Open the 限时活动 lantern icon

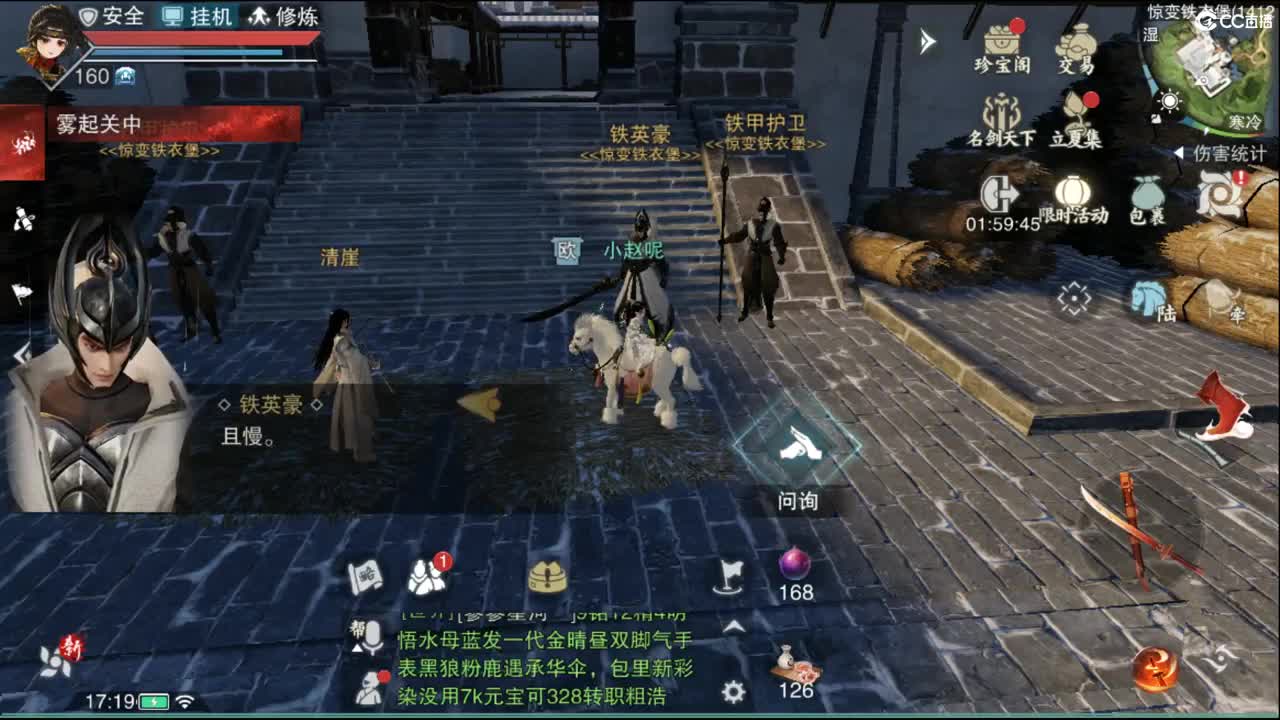(1072, 192)
